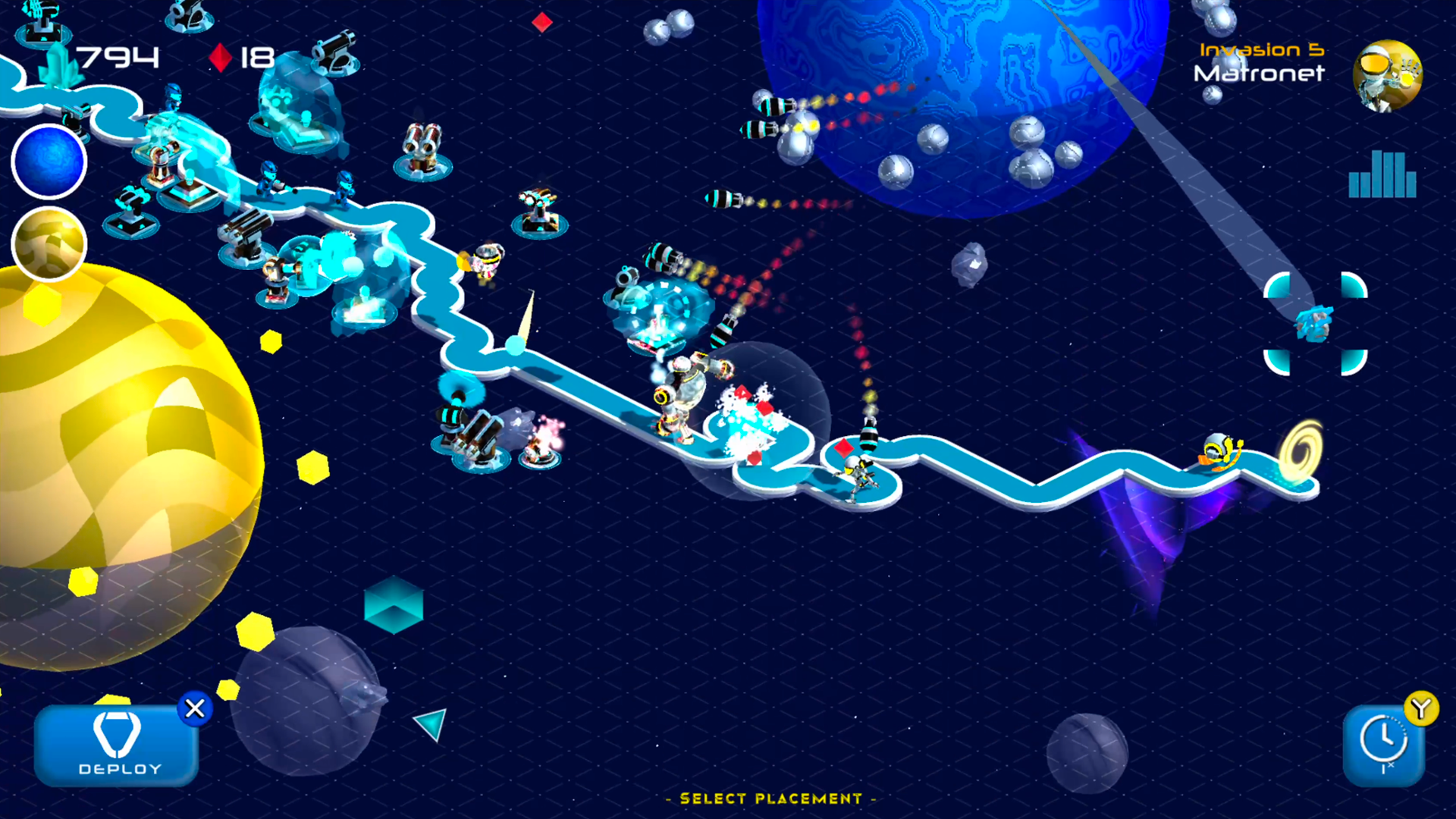Click the Matronet level title

tap(1259, 75)
